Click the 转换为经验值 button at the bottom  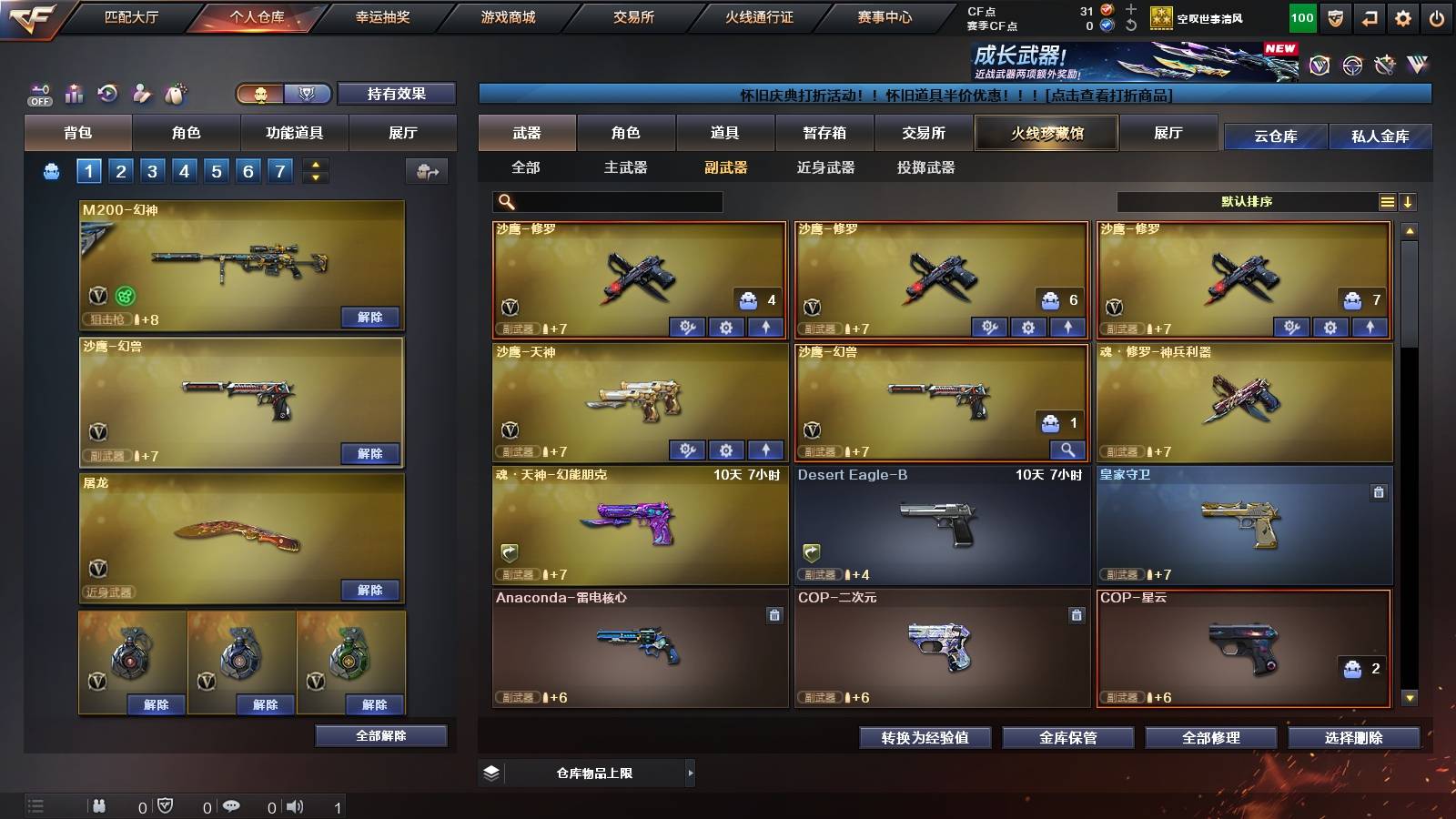(925, 738)
